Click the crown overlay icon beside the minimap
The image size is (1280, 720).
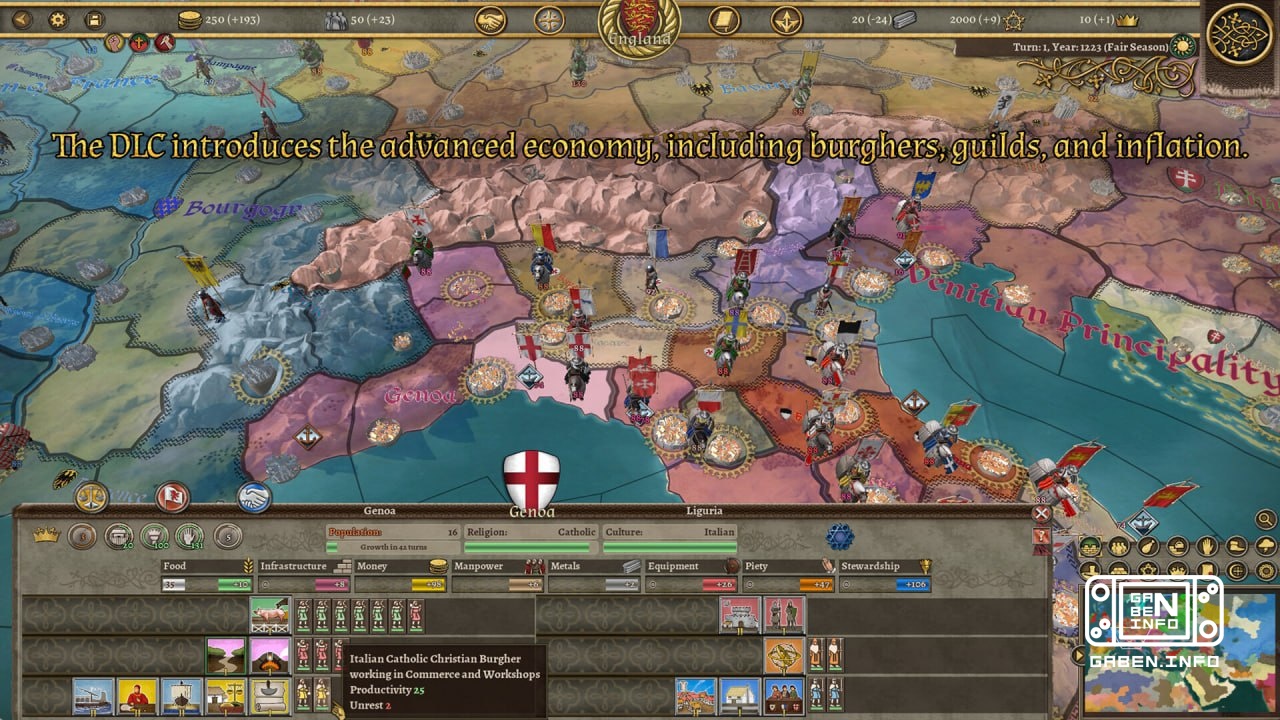[1177, 570]
